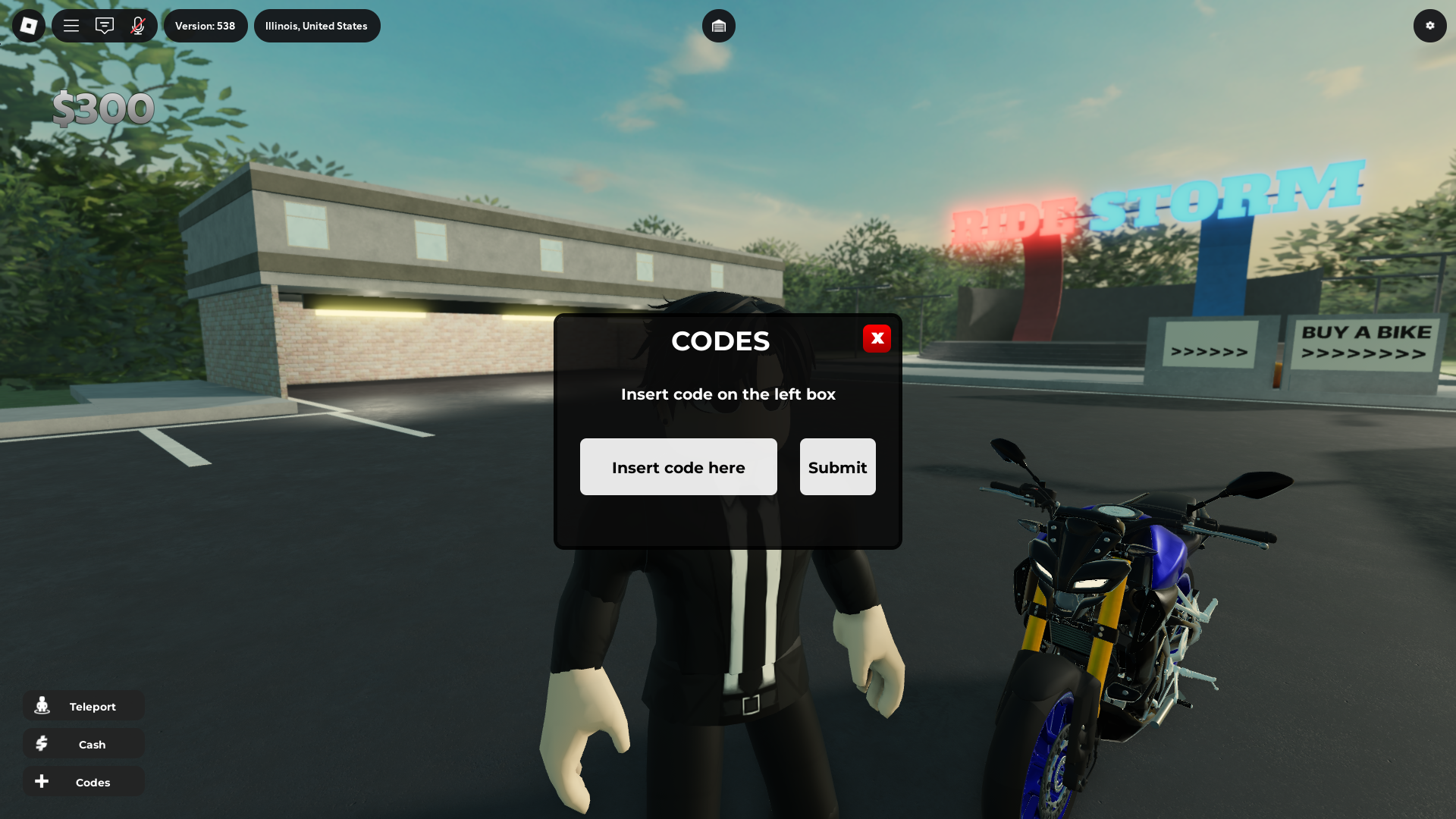This screenshot has height=819, width=1456.
Task: Click the Teleport person icon
Action: point(42,705)
